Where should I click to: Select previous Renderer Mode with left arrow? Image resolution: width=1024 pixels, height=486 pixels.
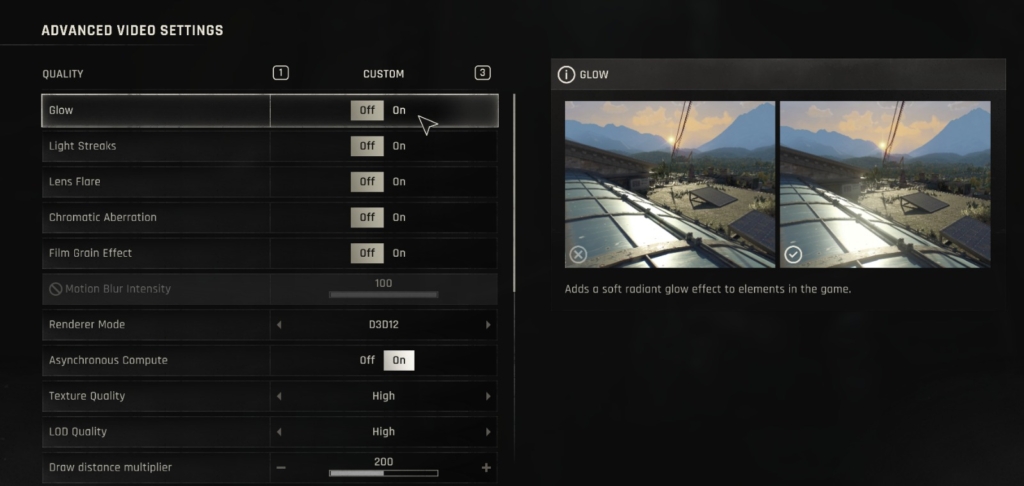279,325
